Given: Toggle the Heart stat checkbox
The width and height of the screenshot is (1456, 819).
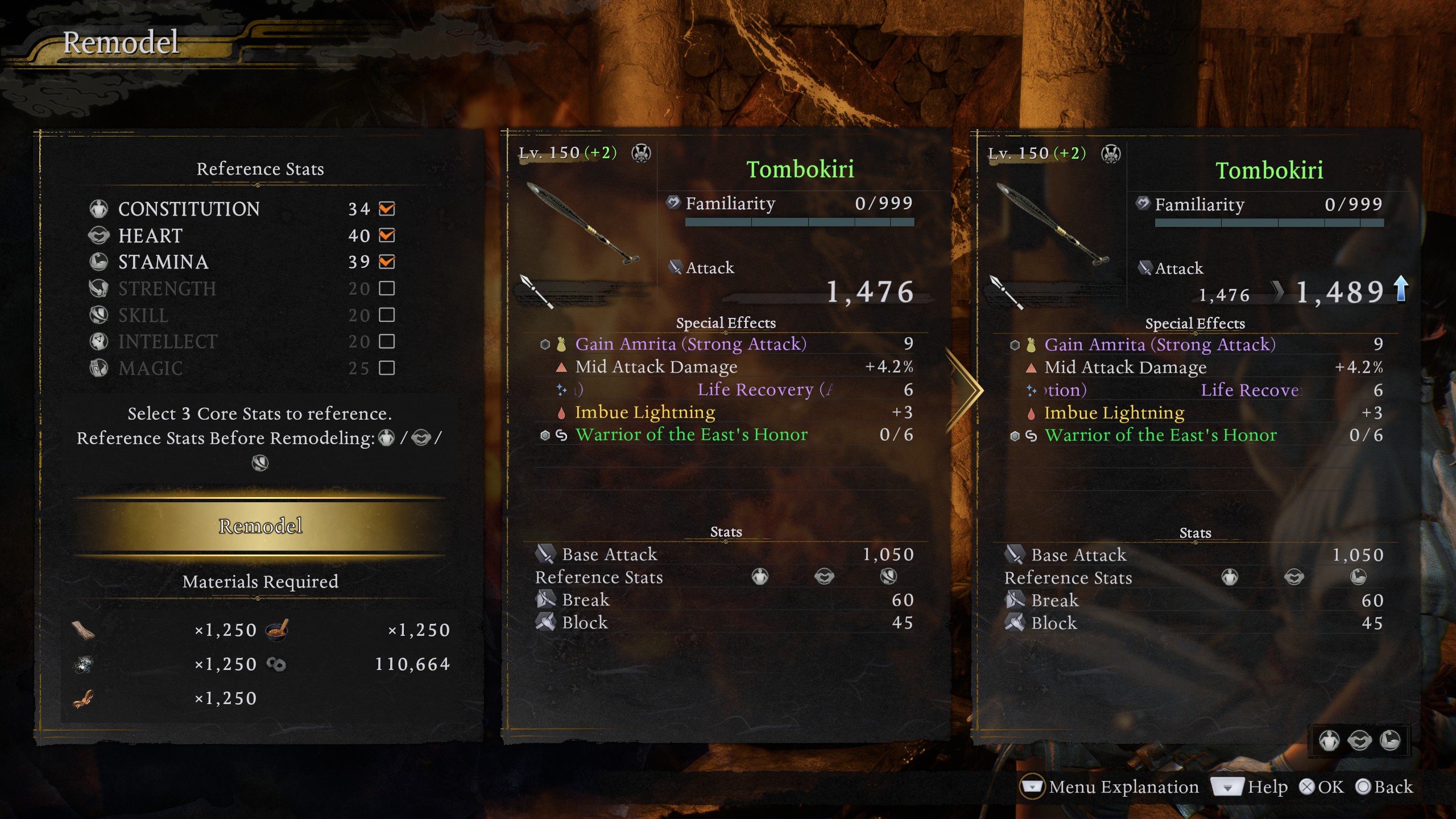Looking at the screenshot, I should click(x=387, y=235).
